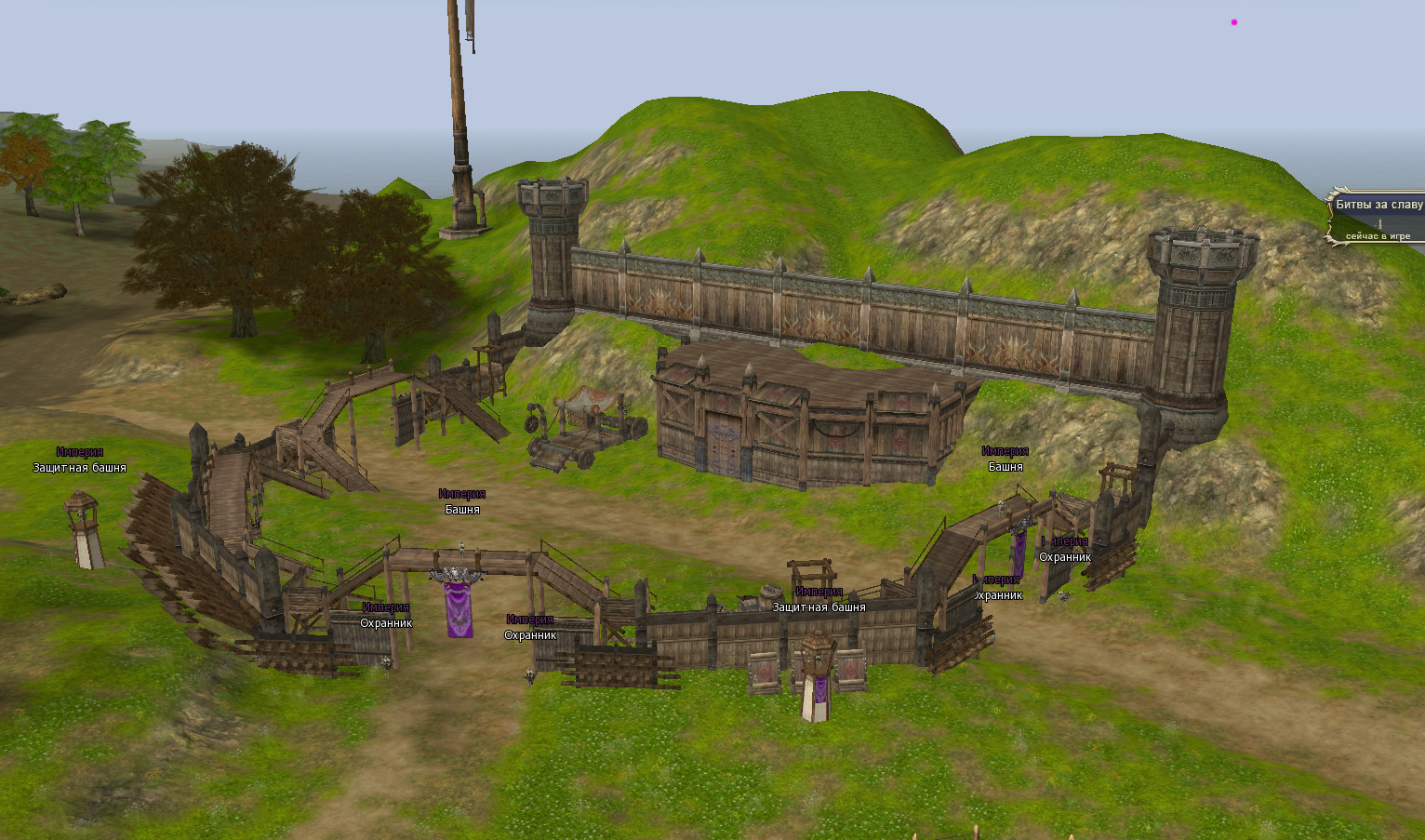Open the Битвы за славу panel
Image resolution: width=1425 pixels, height=840 pixels.
pos(1378,206)
